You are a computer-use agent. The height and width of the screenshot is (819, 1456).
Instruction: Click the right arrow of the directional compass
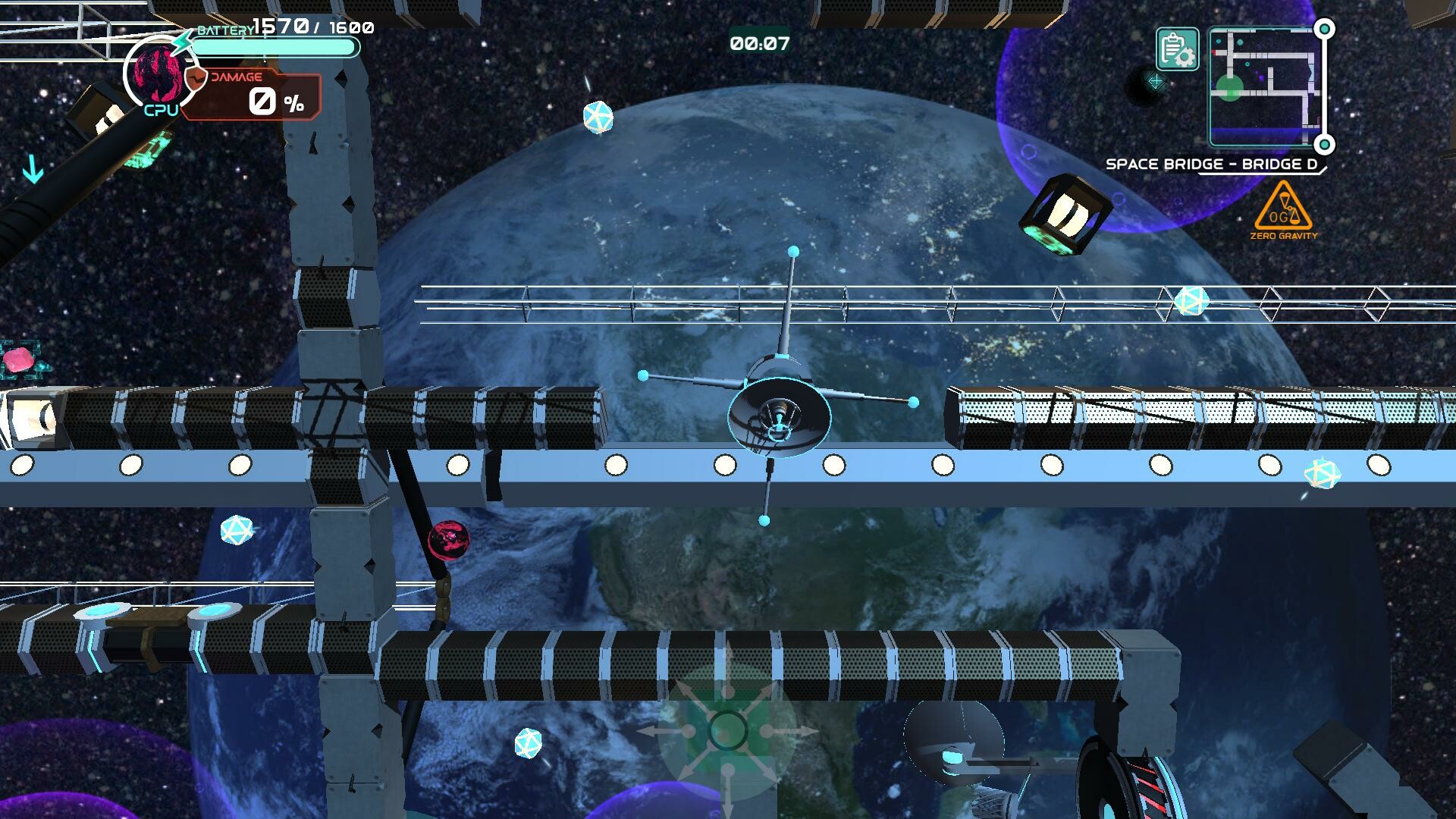pos(789,731)
